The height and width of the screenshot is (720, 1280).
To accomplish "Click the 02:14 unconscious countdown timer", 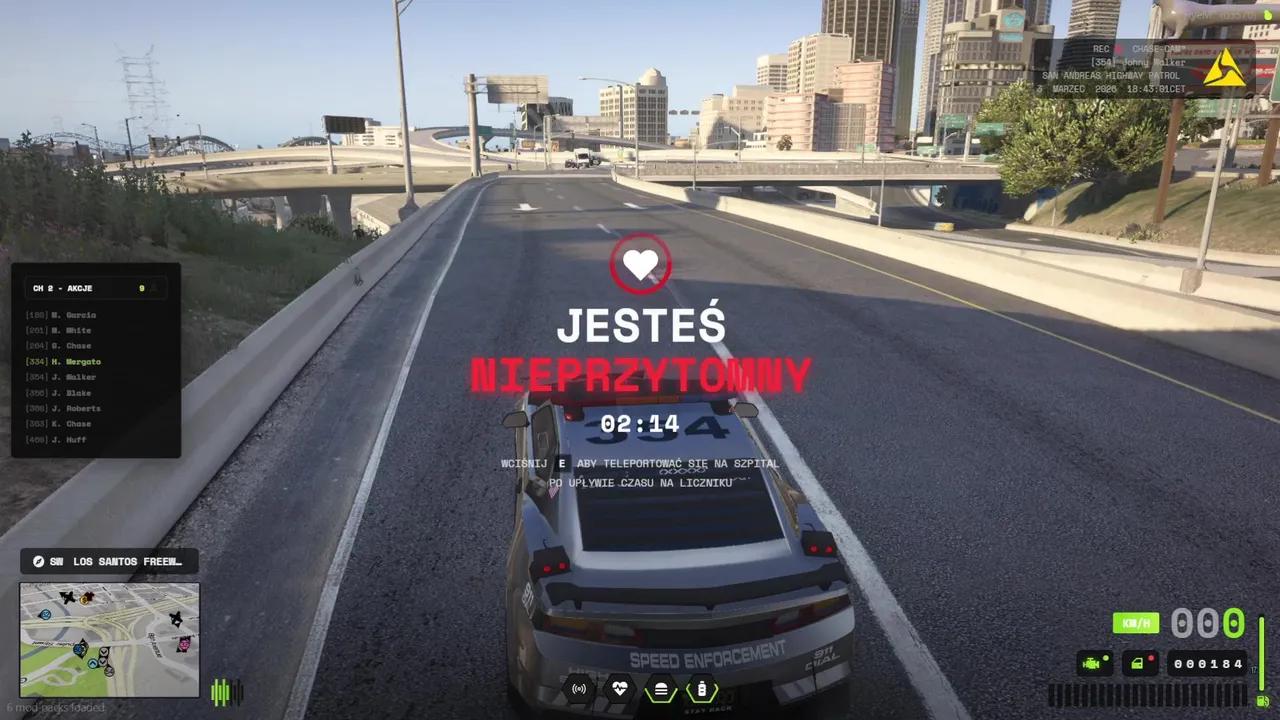I will [x=640, y=424].
